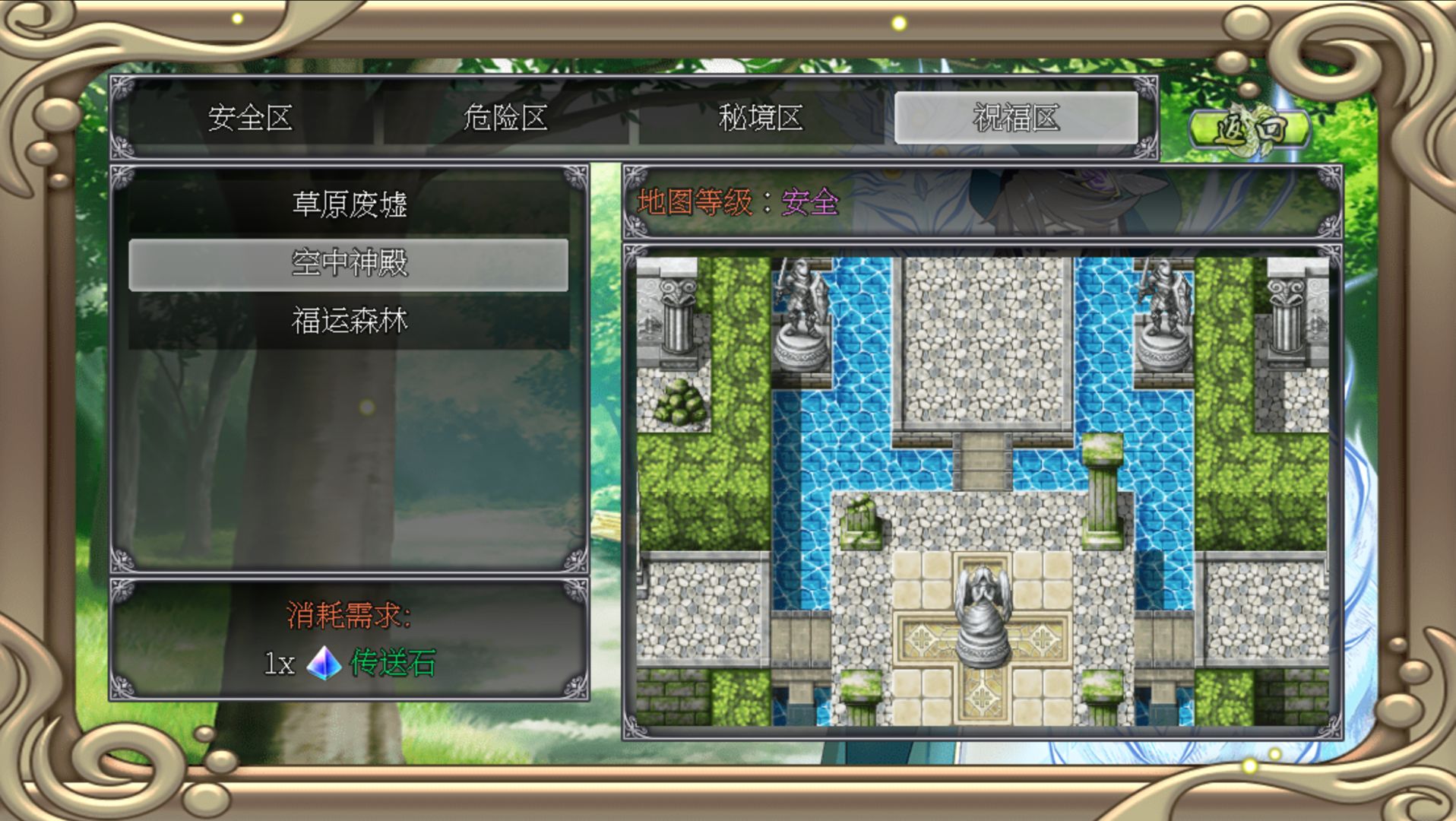Screen dimensions: 1456x821
Task: Choose the 祝福区 tab
Action: [1016, 118]
